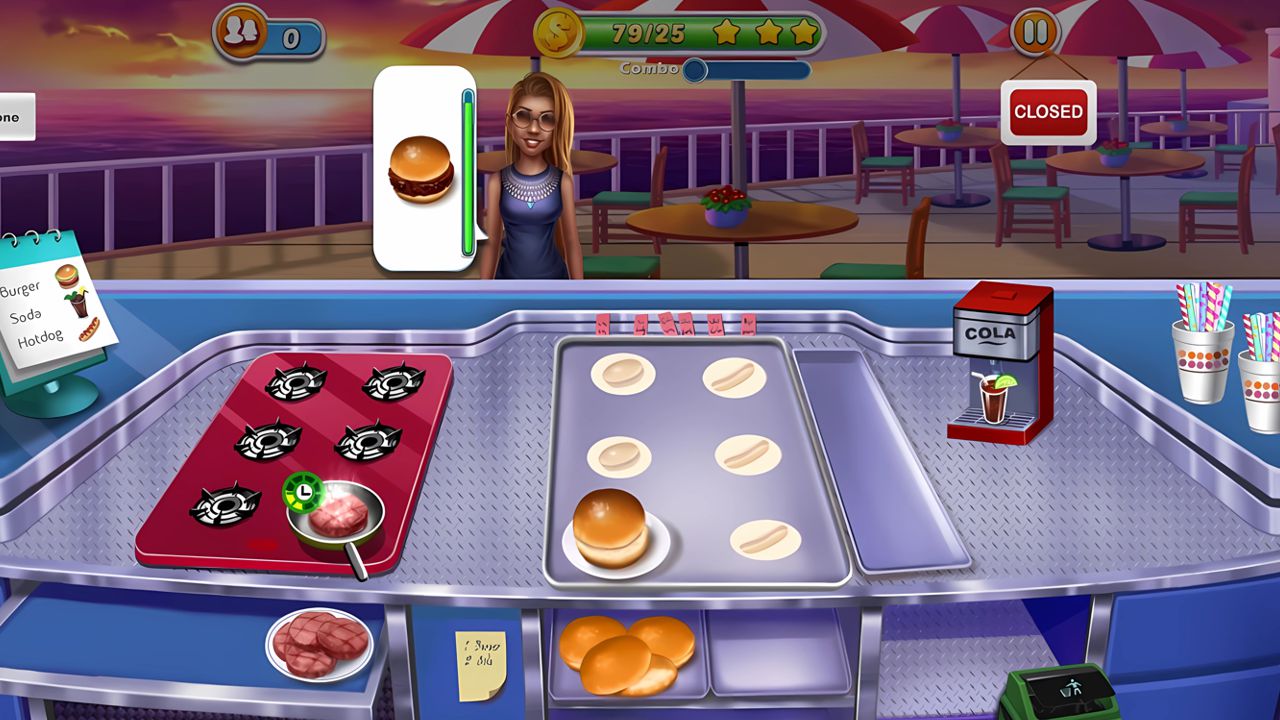Open the menu stand listing Burger Soda Hotdog
This screenshot has width=1280, height=720.
click(55, 310)
